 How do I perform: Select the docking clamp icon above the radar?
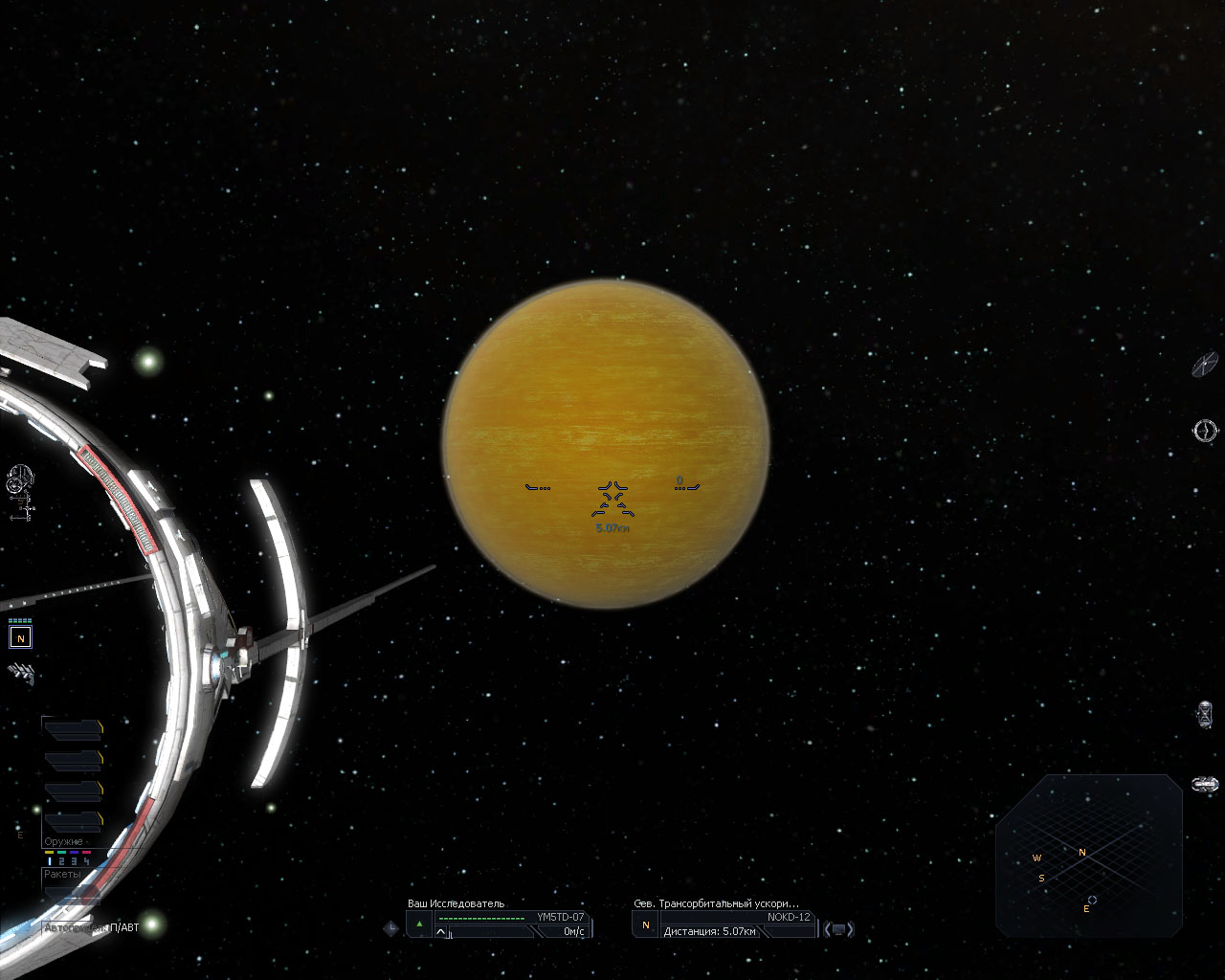pos(1205,785)
